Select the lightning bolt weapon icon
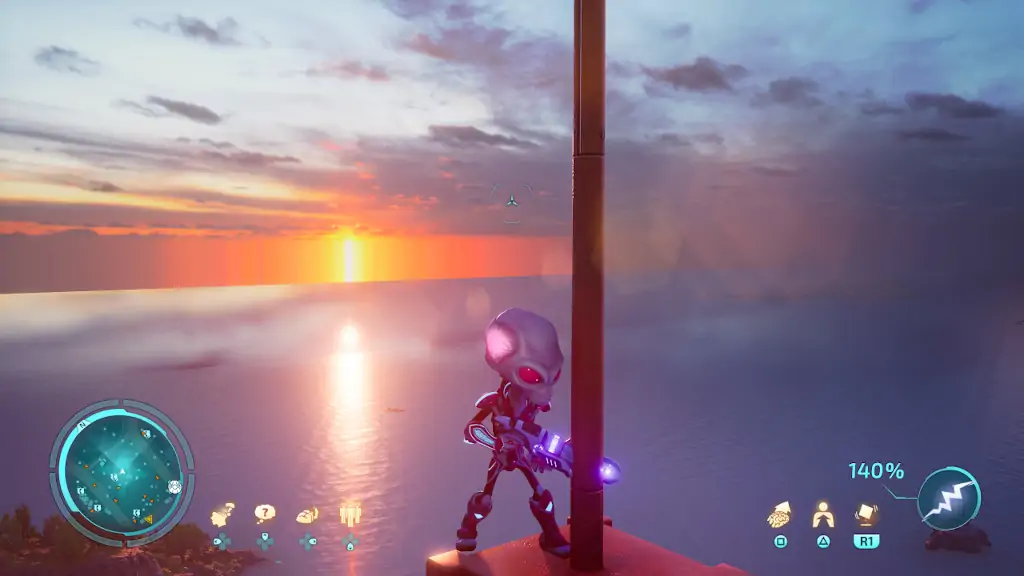Viewport: 1024px width, 576px height. [948, 498]
